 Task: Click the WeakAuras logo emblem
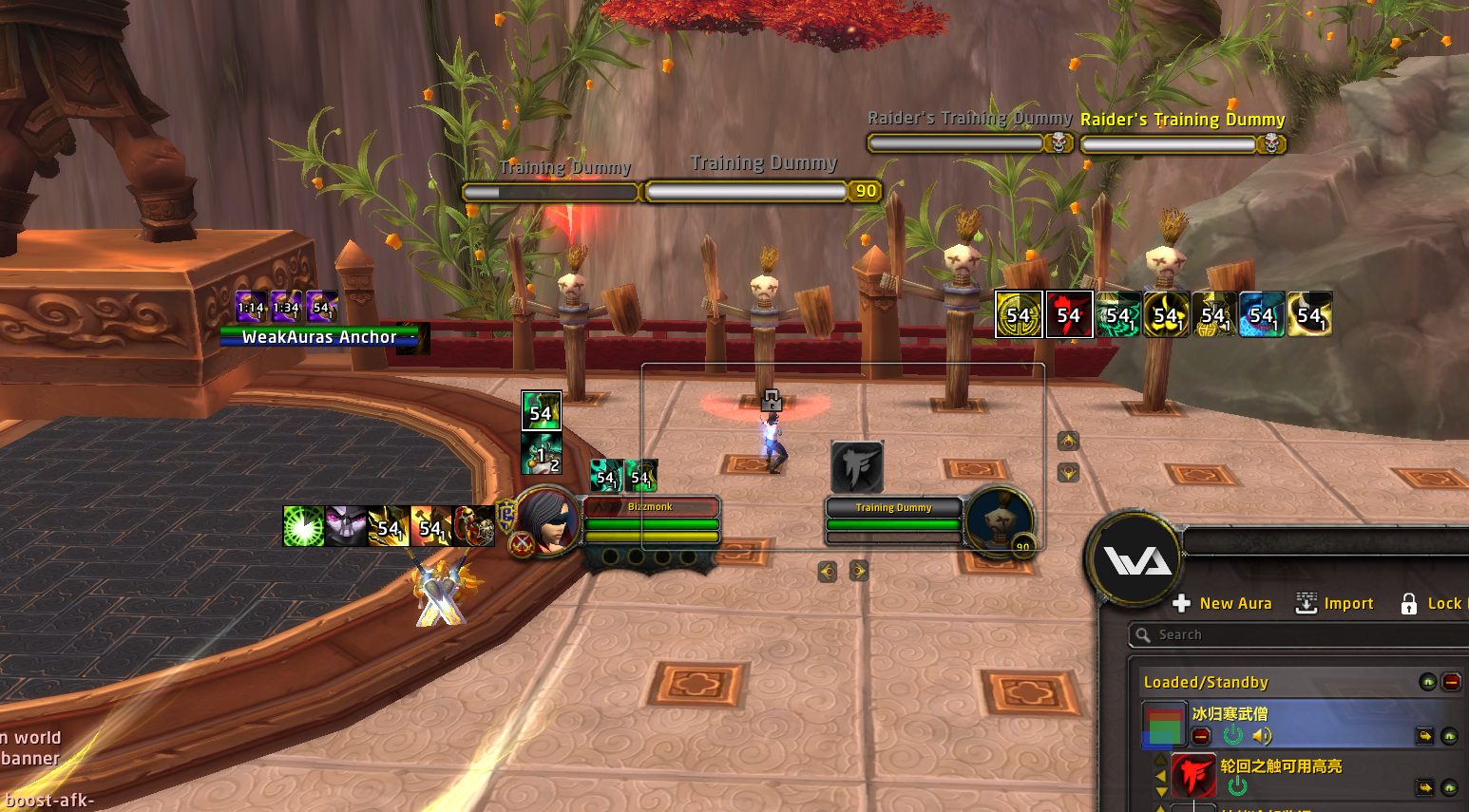click(x=1136, y=560)
